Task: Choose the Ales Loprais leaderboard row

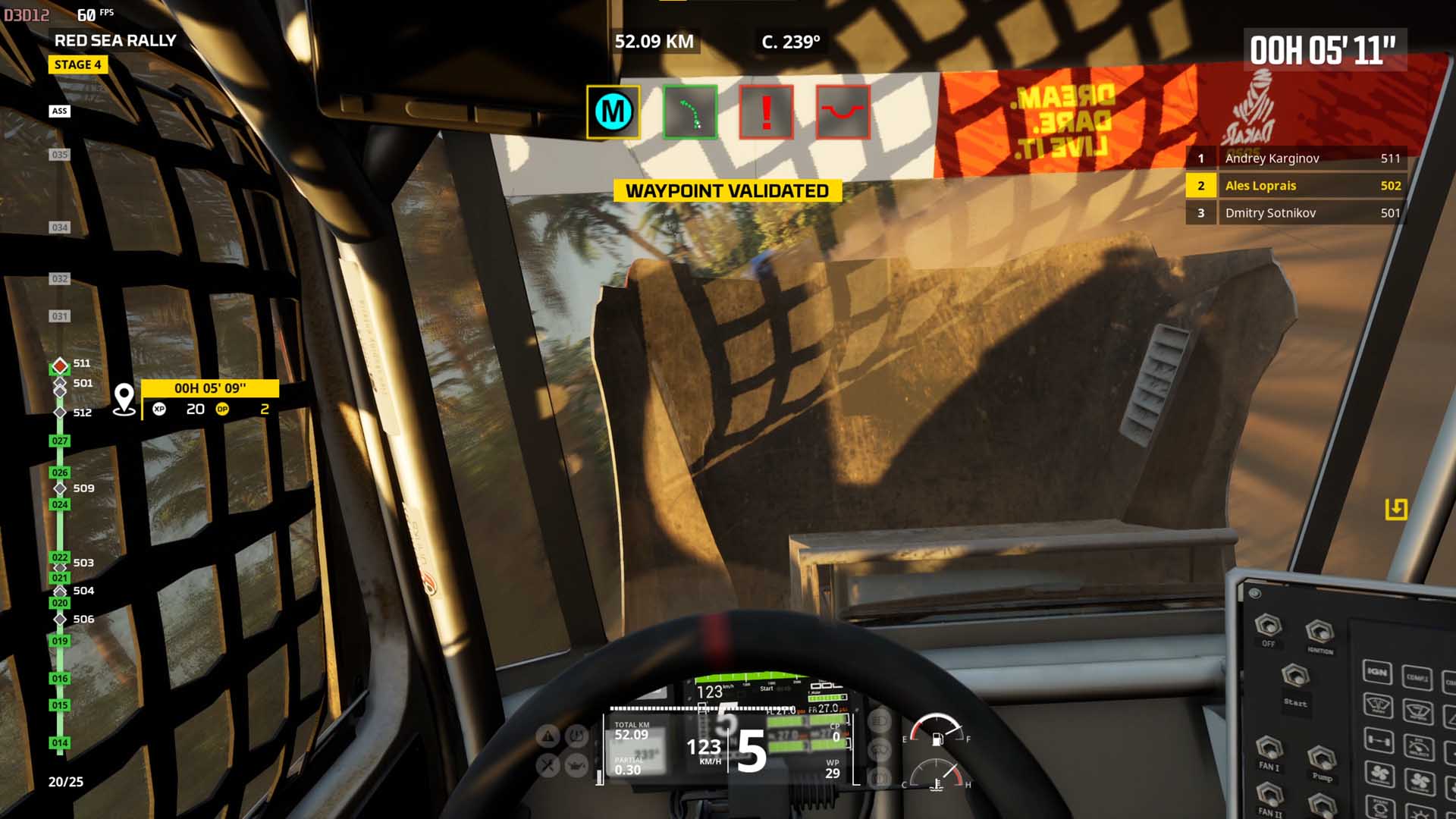Action: (1296, 186)
